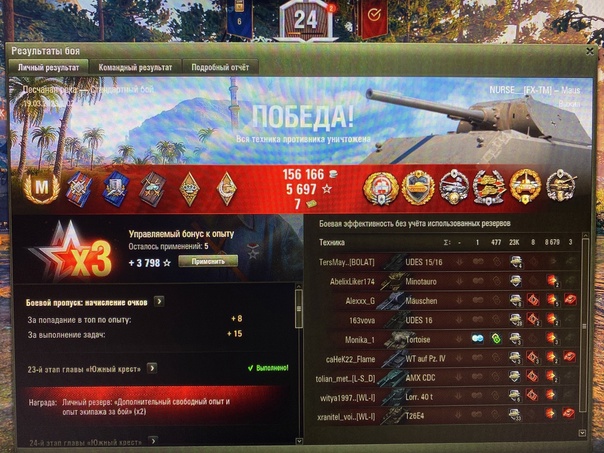Select the coHeK22_Flame WT auf Pz. IV row

tap(440, 357)
